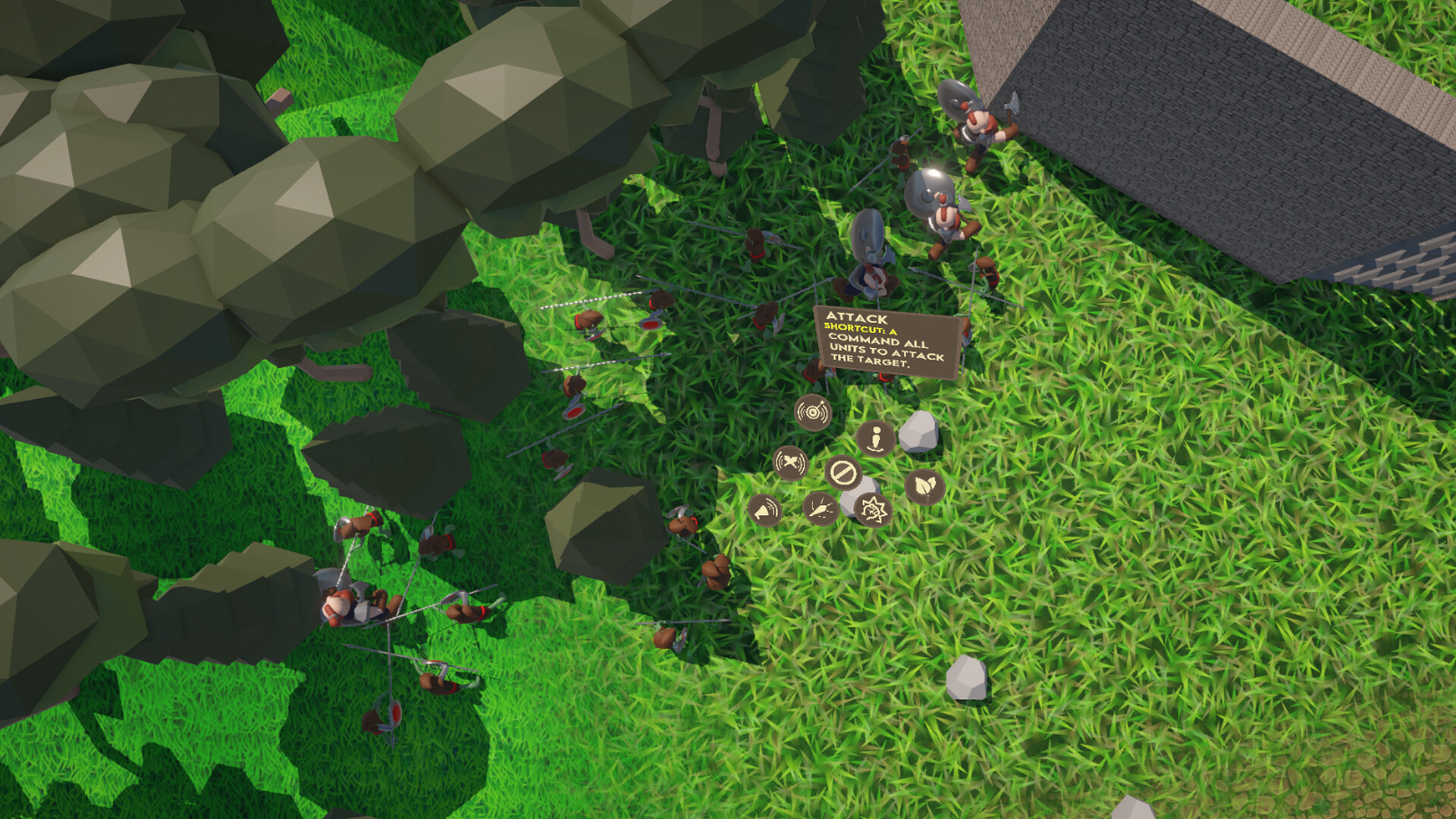Activate the Stop (no-sign) command icon
This screenshot has width=1456, height=819.
click(x=844, y=472)
